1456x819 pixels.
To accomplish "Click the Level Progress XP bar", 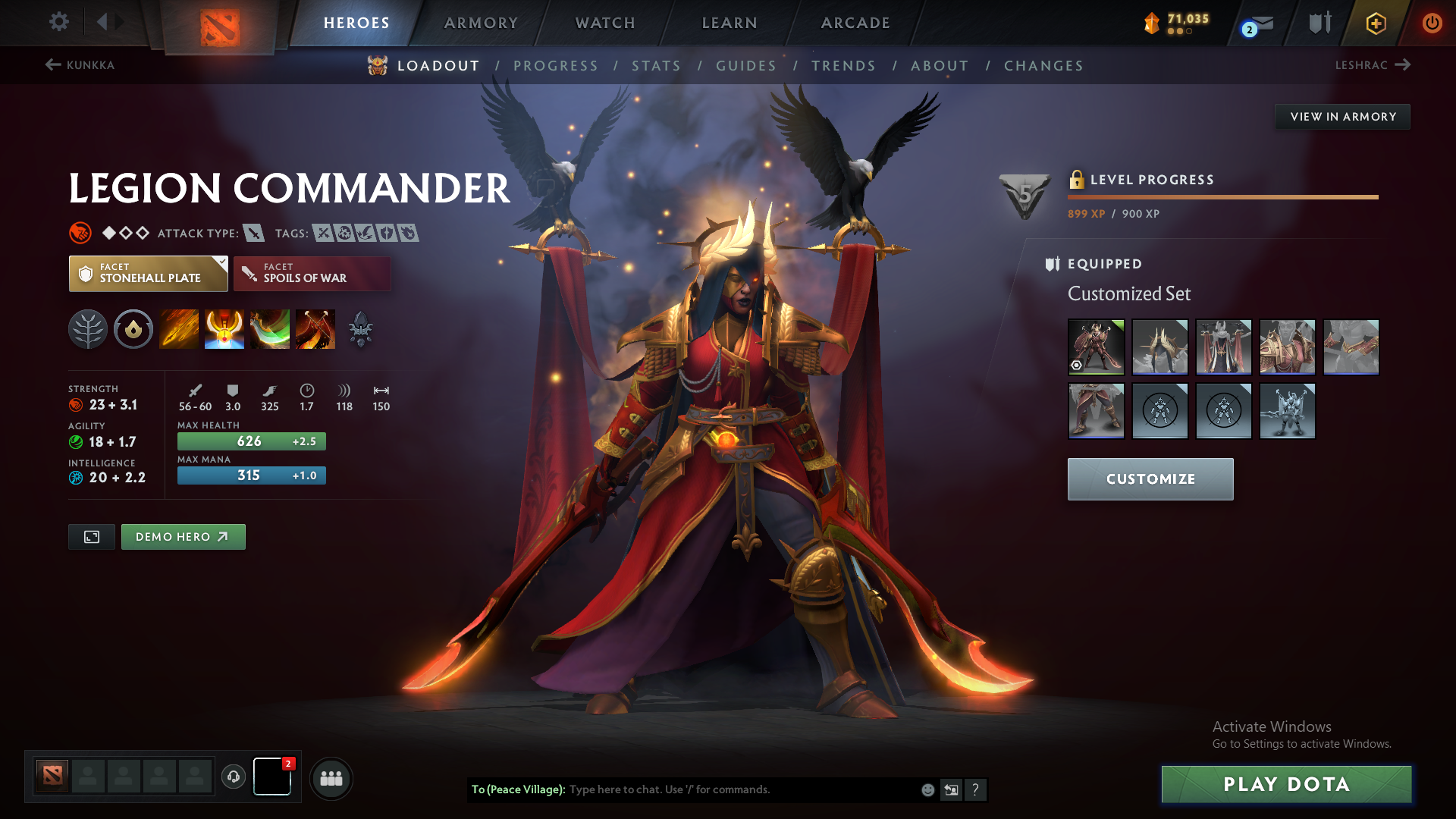I will pyautogui.click(x=1221, y=196).
